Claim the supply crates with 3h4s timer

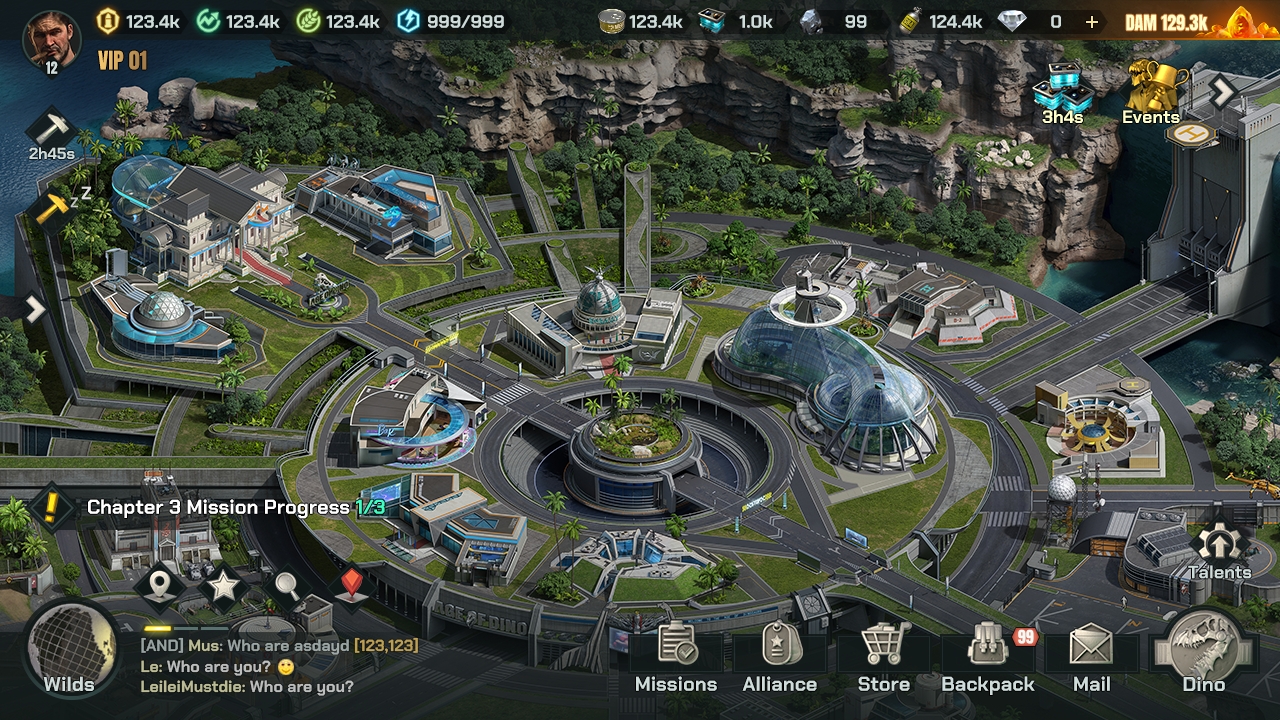(x=1063, y=93)
